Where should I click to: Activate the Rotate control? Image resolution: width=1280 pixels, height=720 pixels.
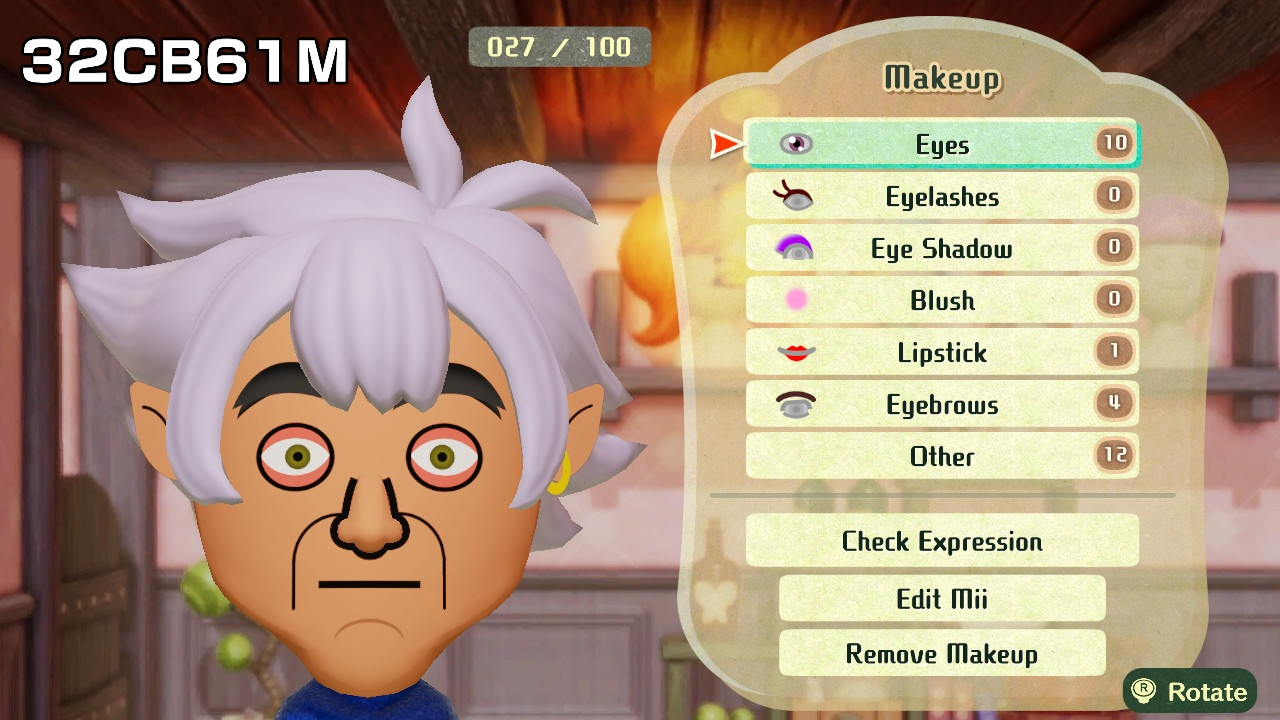pyautogui.click(x=1192, y=690)
